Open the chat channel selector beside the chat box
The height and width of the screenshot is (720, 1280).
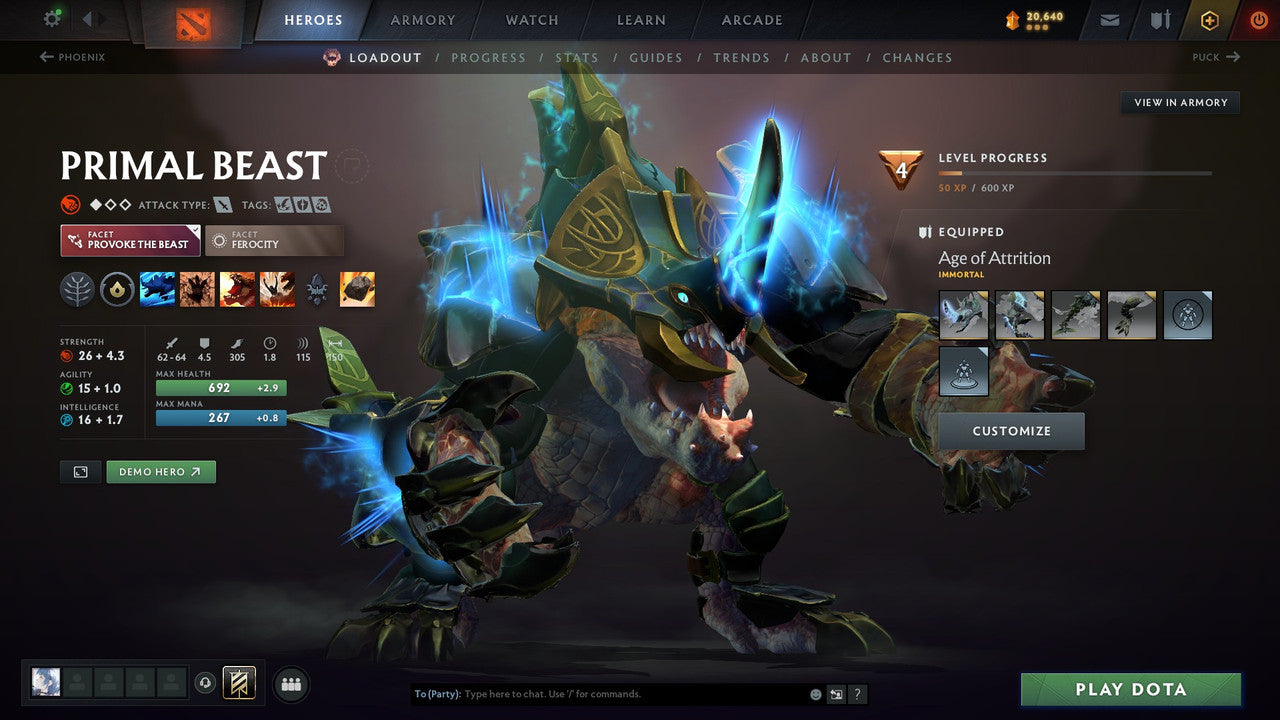(x=835, y=693)
